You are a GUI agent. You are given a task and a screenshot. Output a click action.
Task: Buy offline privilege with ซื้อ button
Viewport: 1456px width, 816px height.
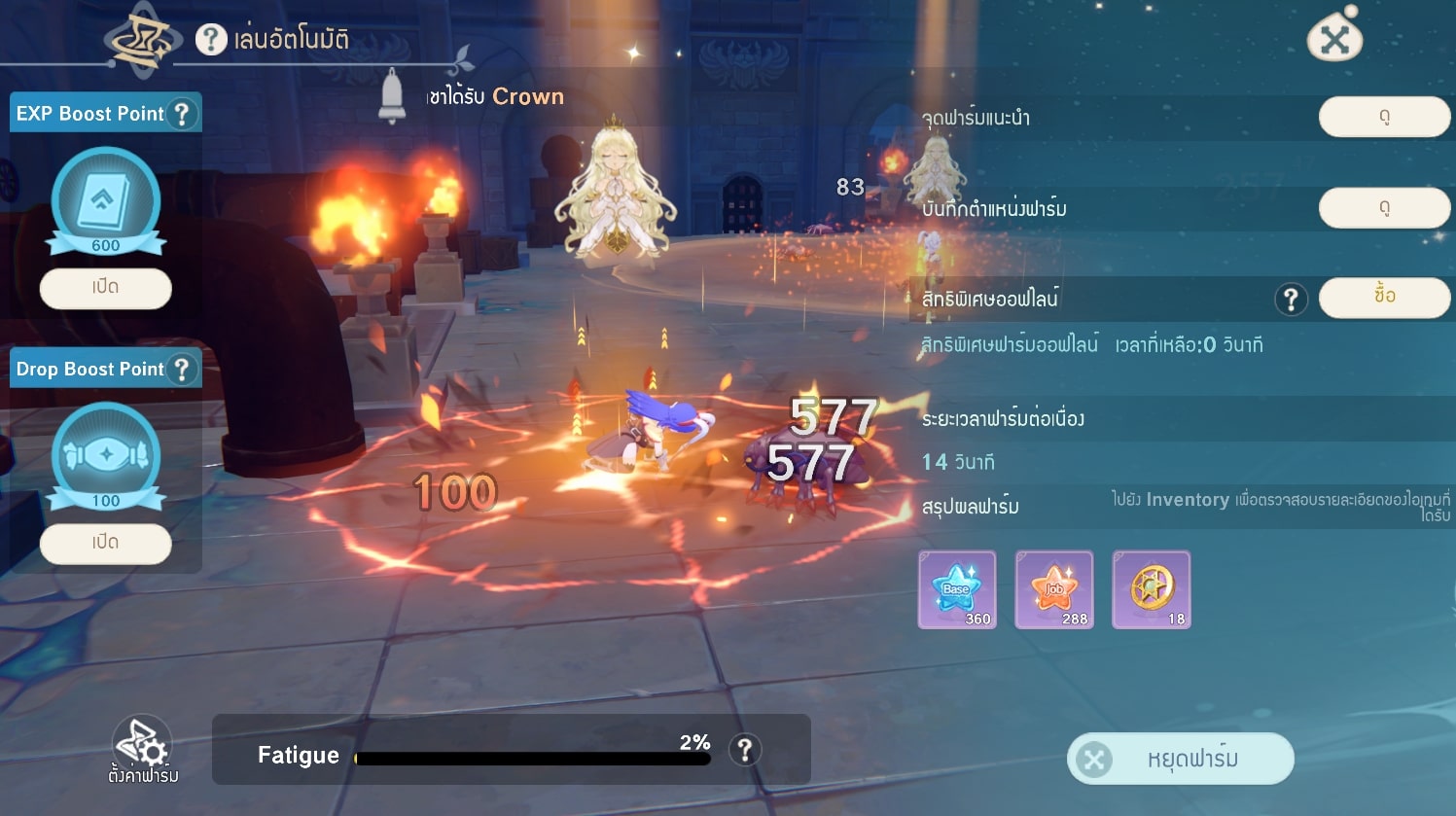click(1383, 296)
